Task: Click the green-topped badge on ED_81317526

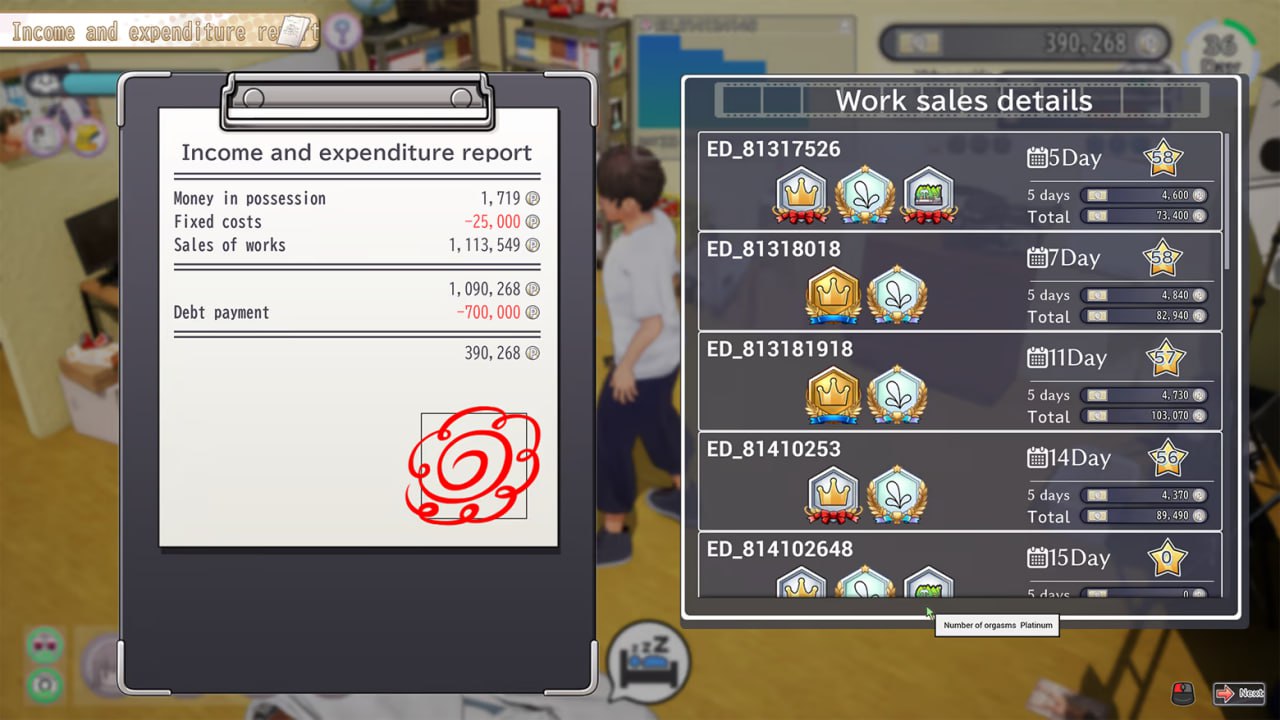Action: coord(928,195)
